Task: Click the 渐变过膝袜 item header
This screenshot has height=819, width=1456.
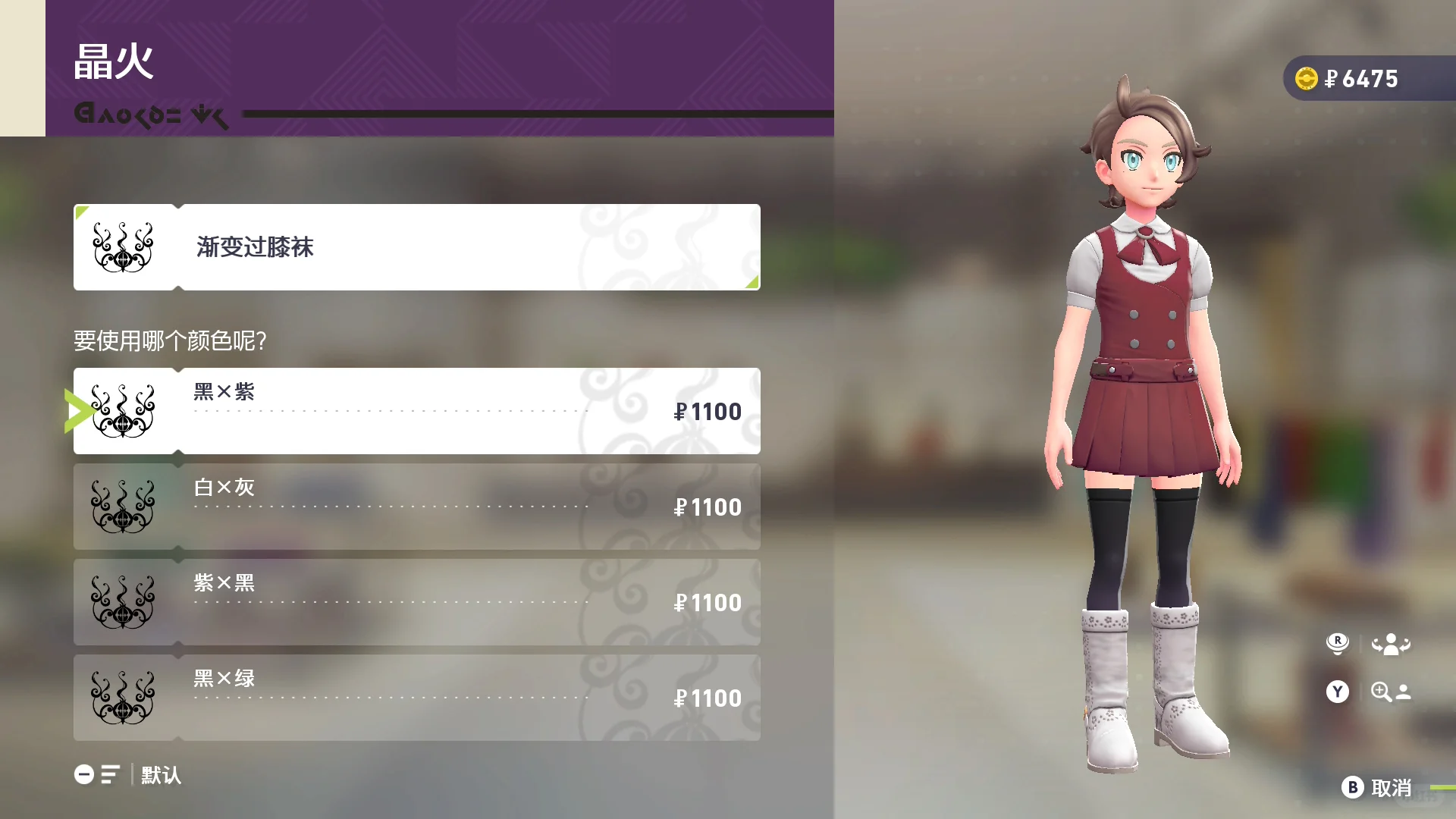Action: (x=417, y=247)
